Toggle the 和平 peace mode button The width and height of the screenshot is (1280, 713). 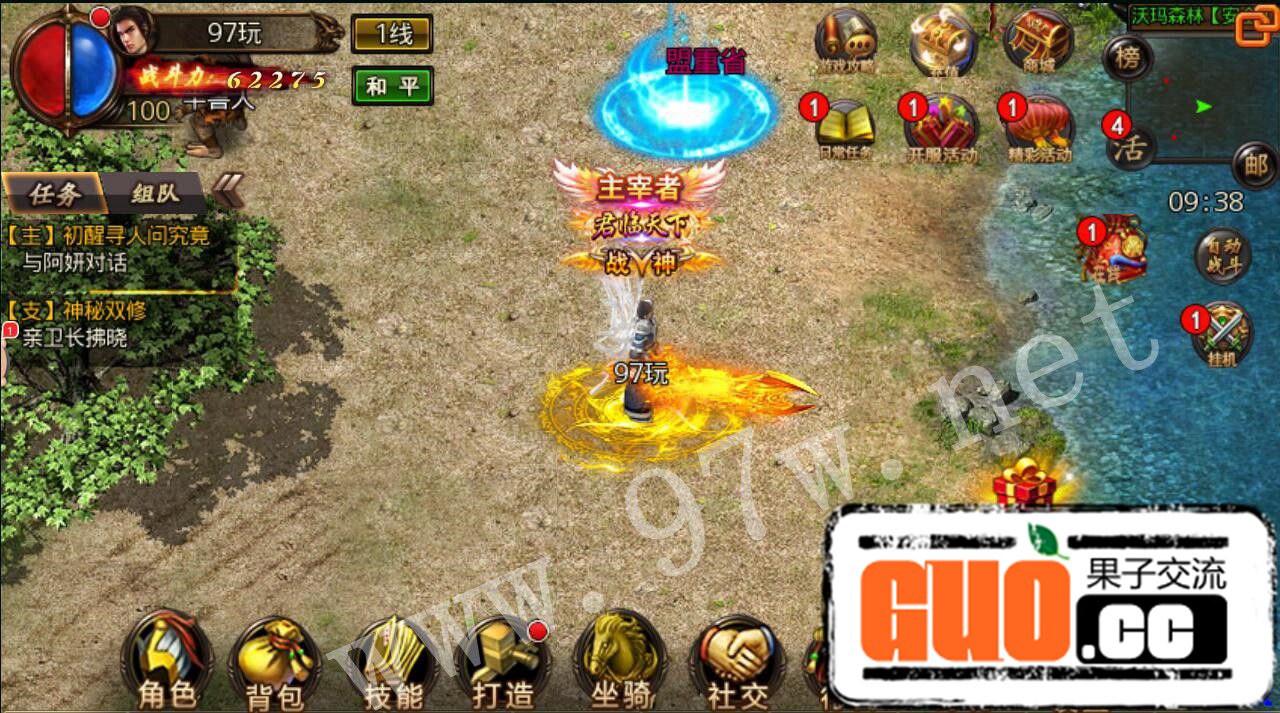392,86
